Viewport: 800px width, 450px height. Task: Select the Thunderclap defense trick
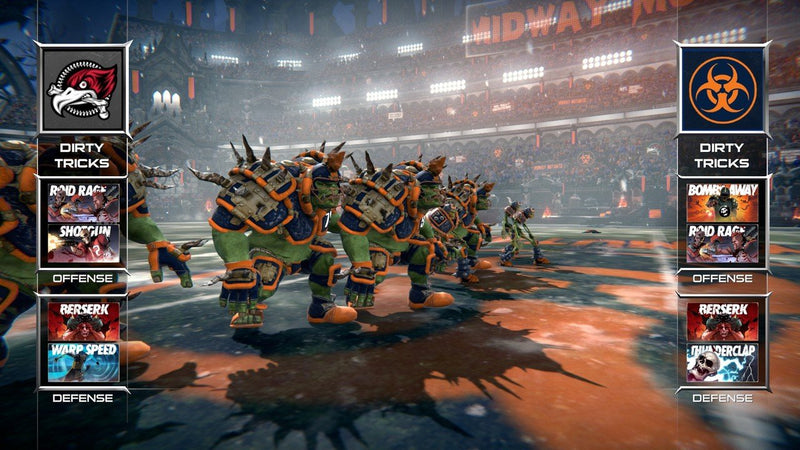click(x=722, y=362)
